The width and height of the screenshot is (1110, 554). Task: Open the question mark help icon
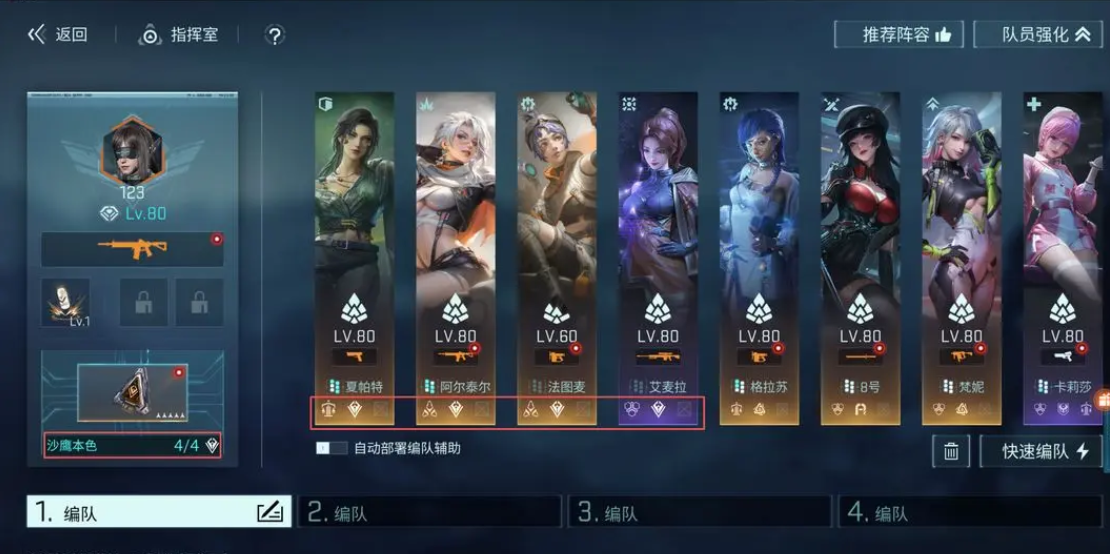click(275, 35)
